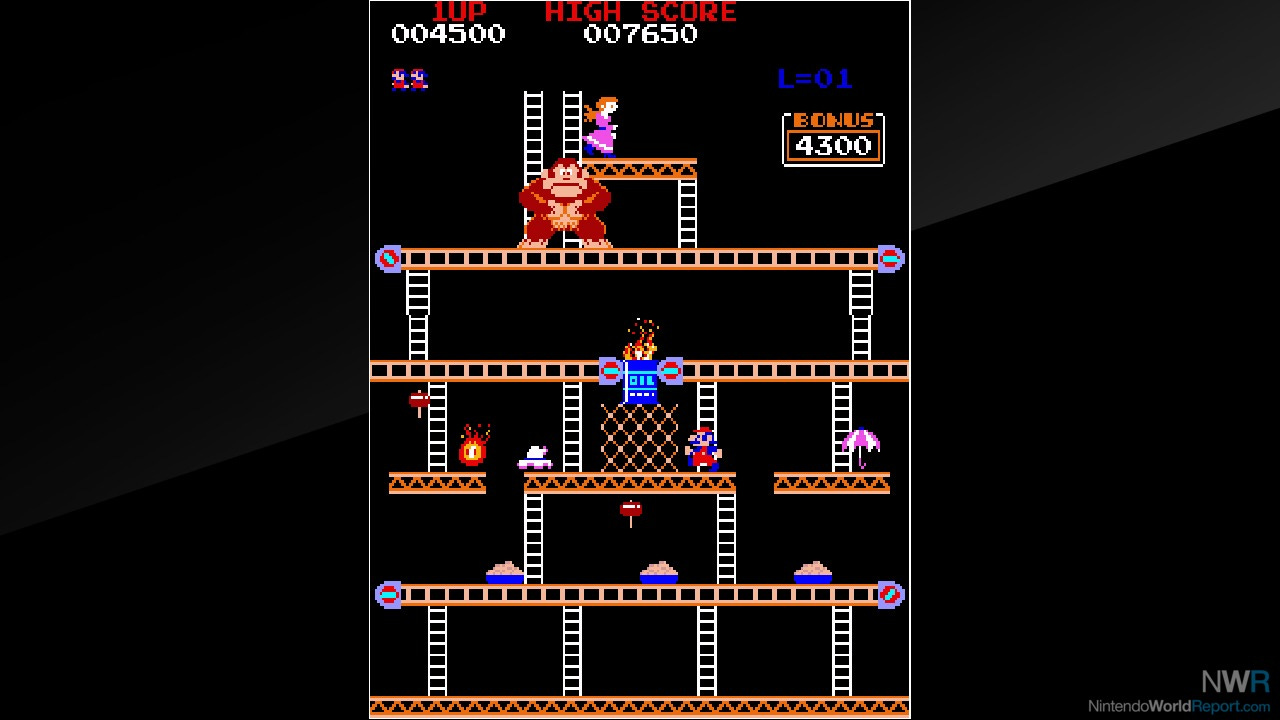The image size is (1280, 720).
Task: Select the fireball enemy
Action: [x=472, y=450]
